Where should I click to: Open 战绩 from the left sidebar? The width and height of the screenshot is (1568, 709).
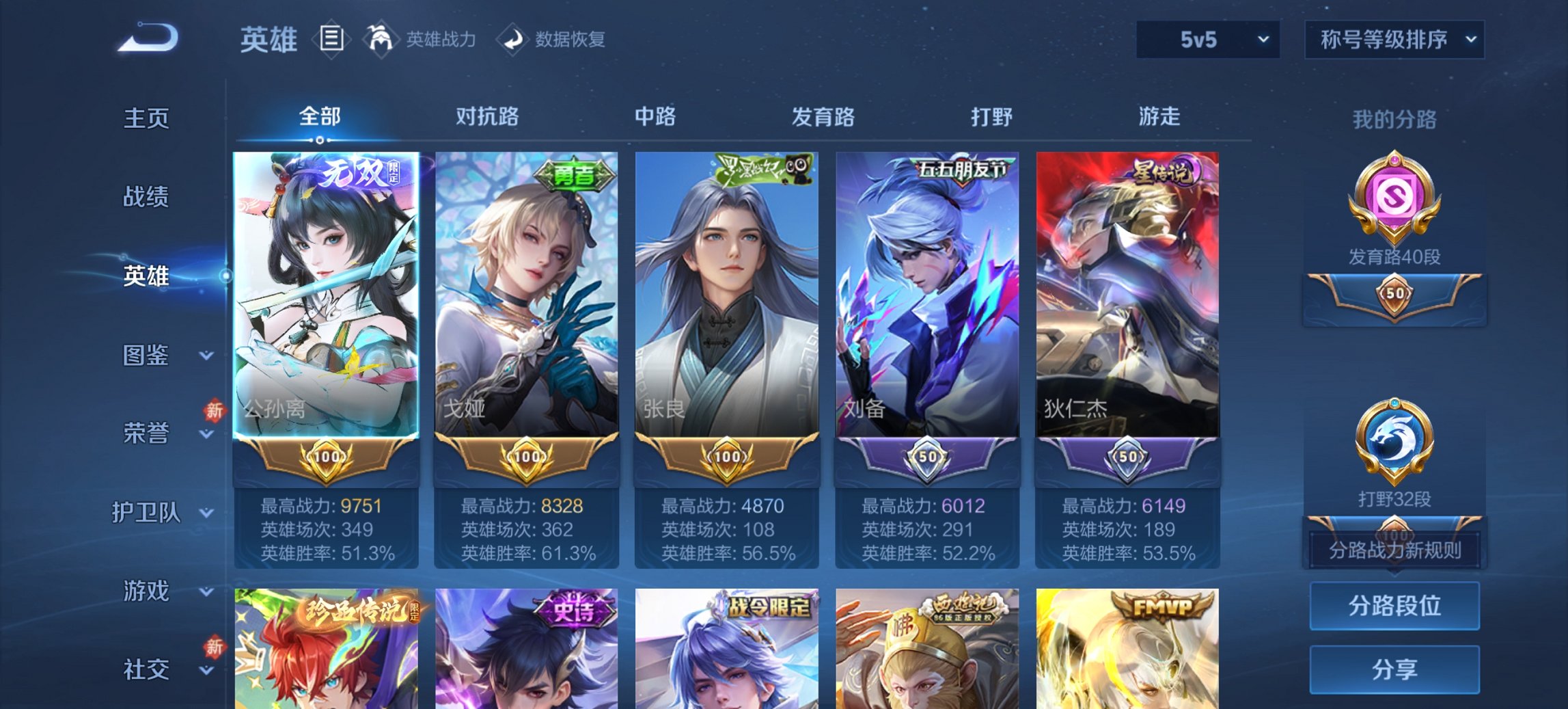pos(148,197)
